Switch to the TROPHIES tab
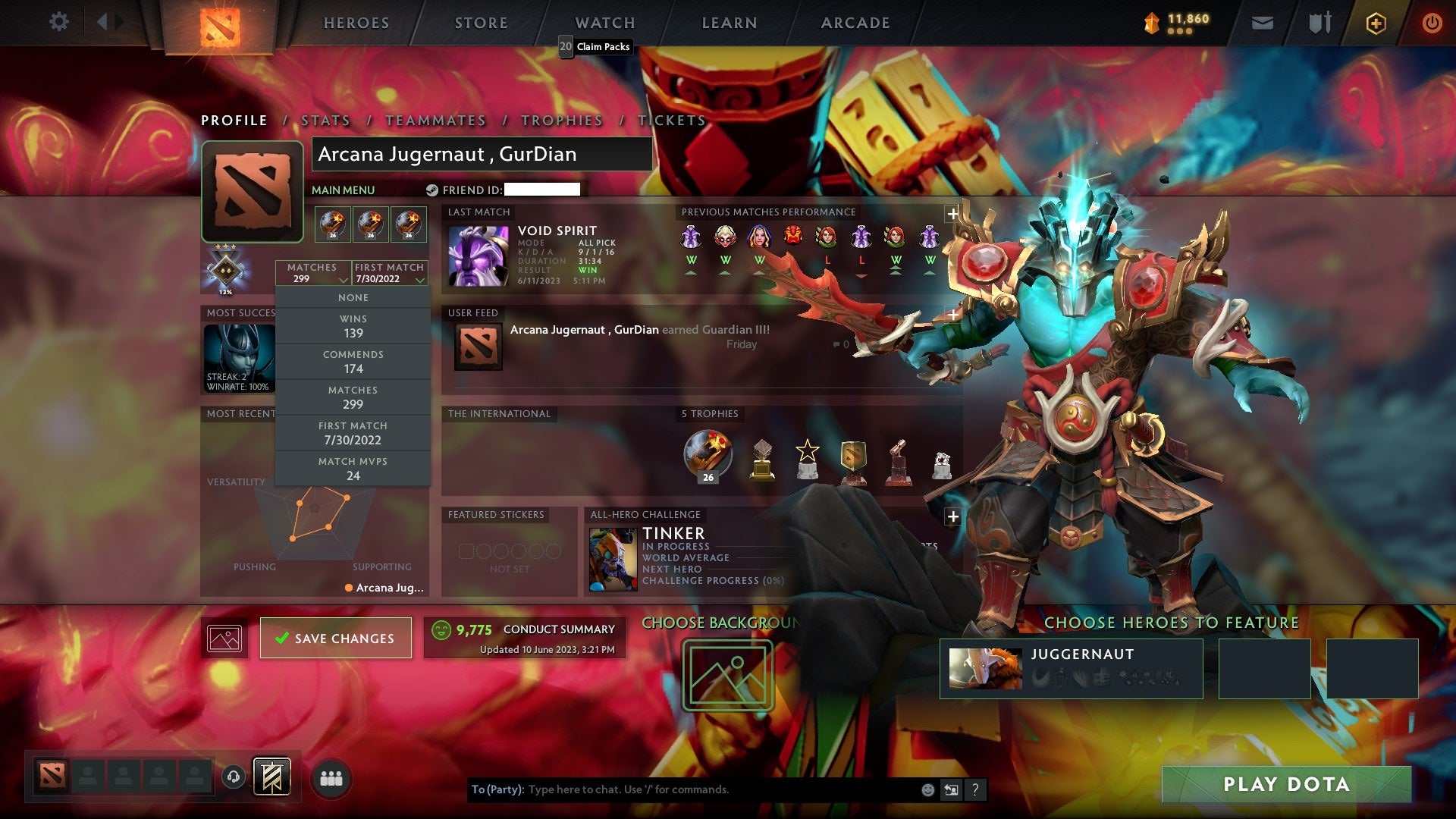Image resolution: width=1456 pixels, height=819 pixels. coord(561,120)
